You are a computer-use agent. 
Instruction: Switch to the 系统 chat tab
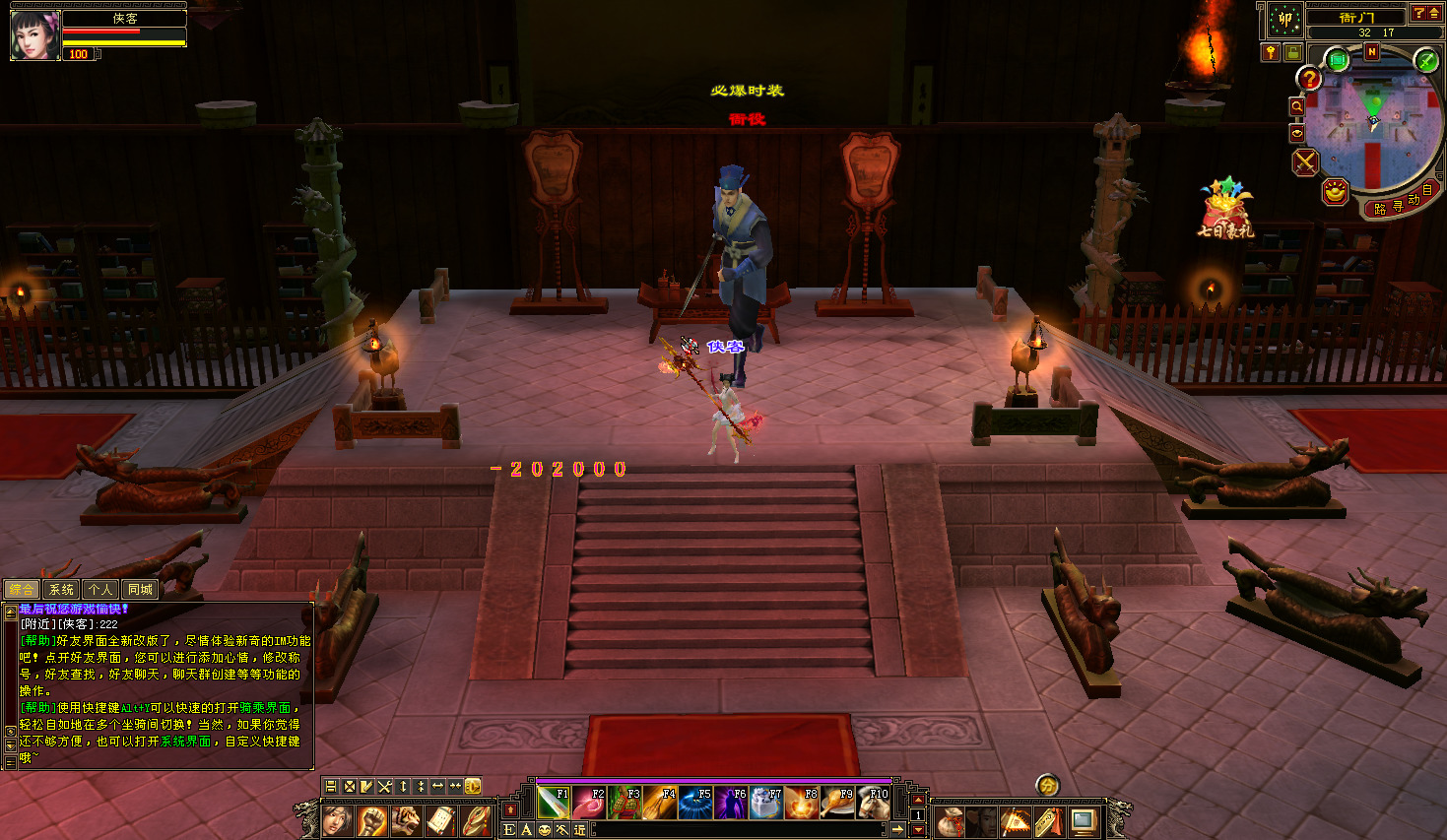click(x=61, y=590)
